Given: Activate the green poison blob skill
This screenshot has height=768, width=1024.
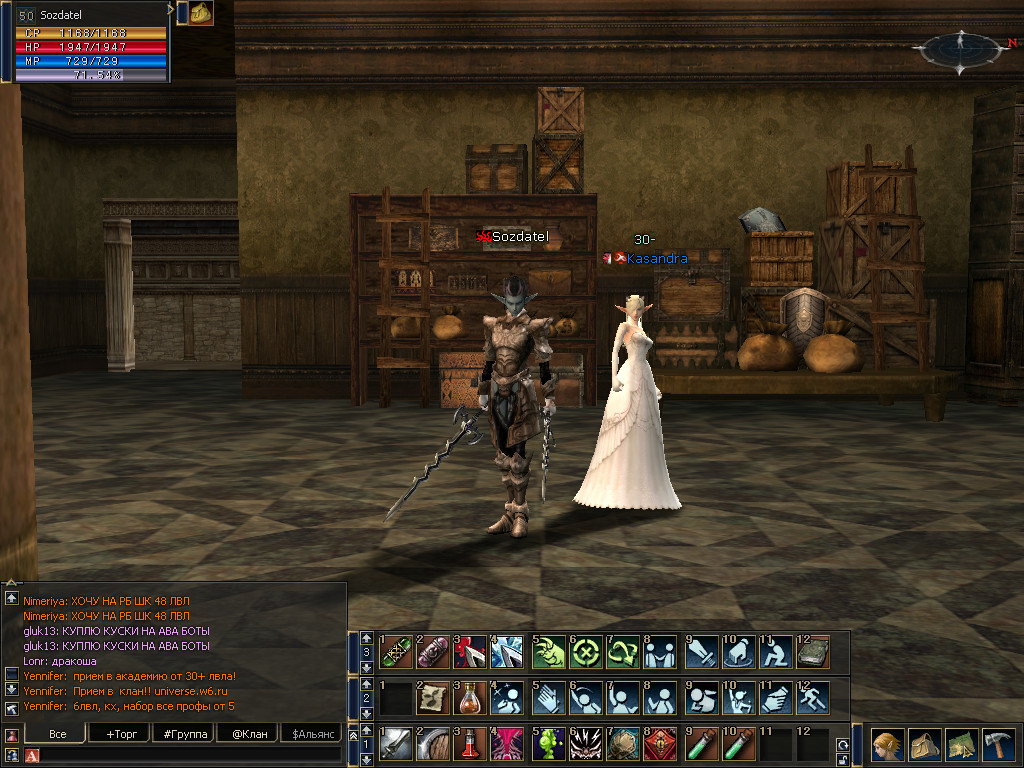Looking at the screenshot, I should [548, 745].
